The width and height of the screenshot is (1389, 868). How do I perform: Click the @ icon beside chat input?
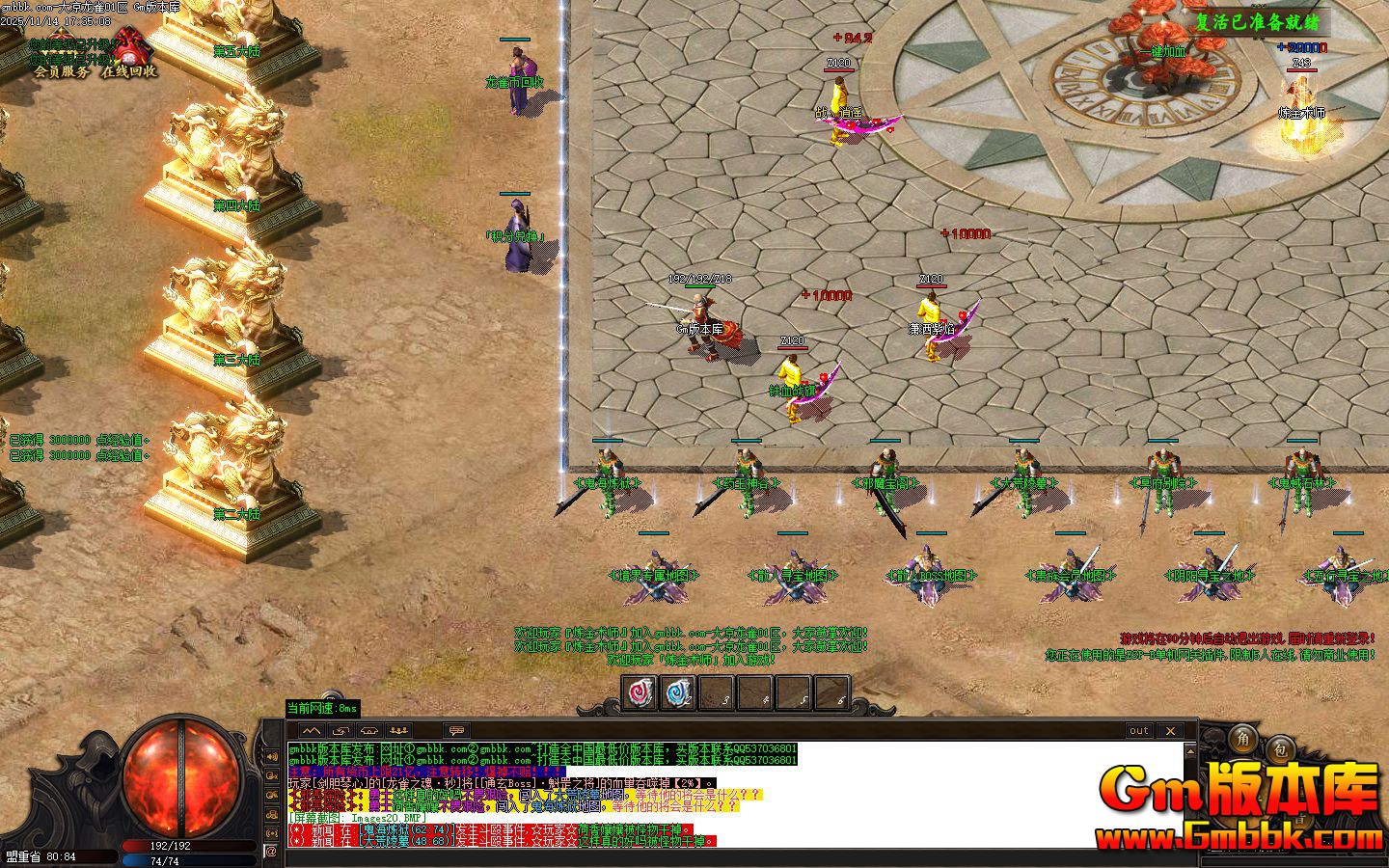[271, 852]
